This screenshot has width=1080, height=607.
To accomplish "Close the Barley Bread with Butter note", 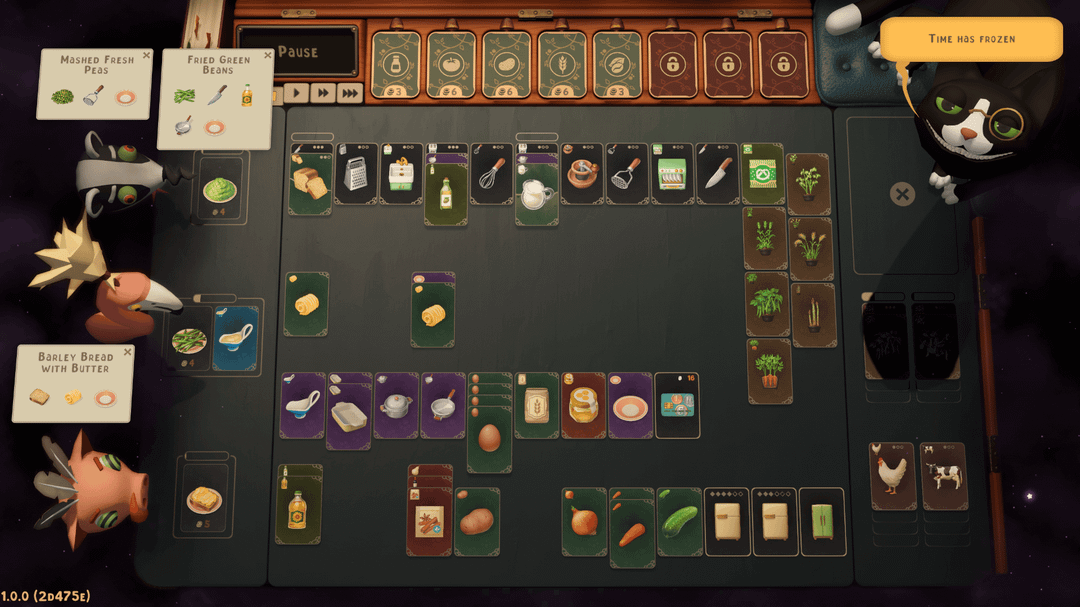I will (x=127, y=352).
